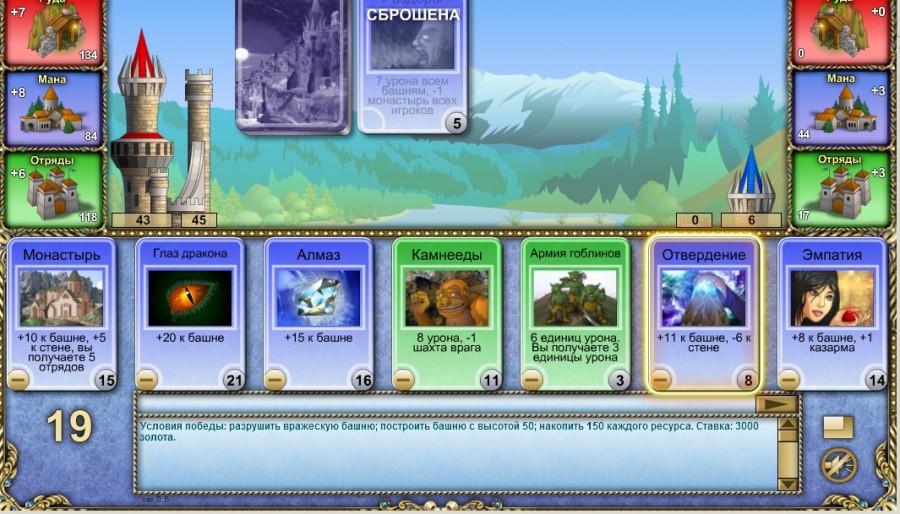Click the chat log scroll-up arrow
This screenshot has width=900, height=514.
788,426
